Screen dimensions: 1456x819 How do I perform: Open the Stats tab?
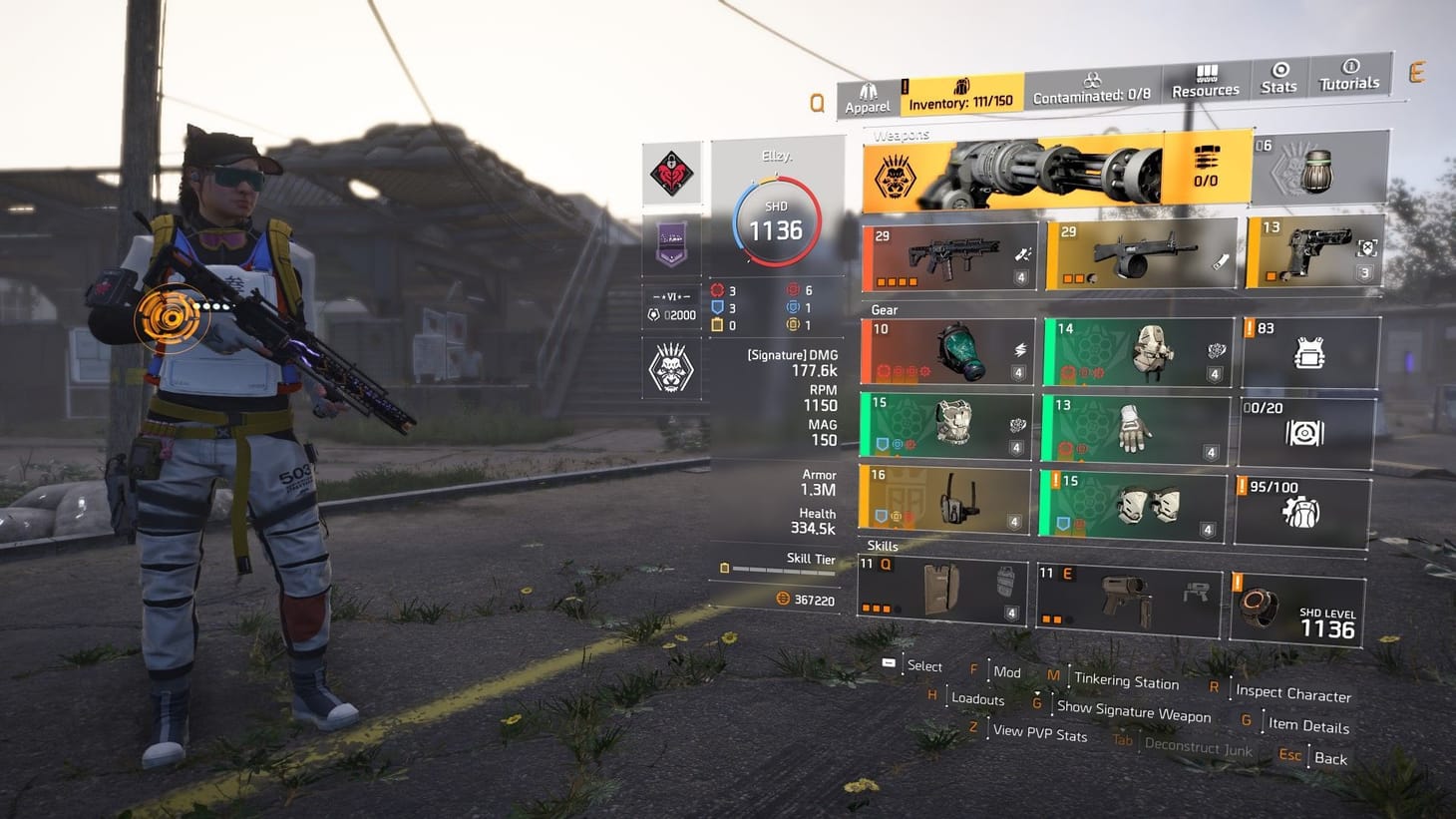[x=1277, y=80]
